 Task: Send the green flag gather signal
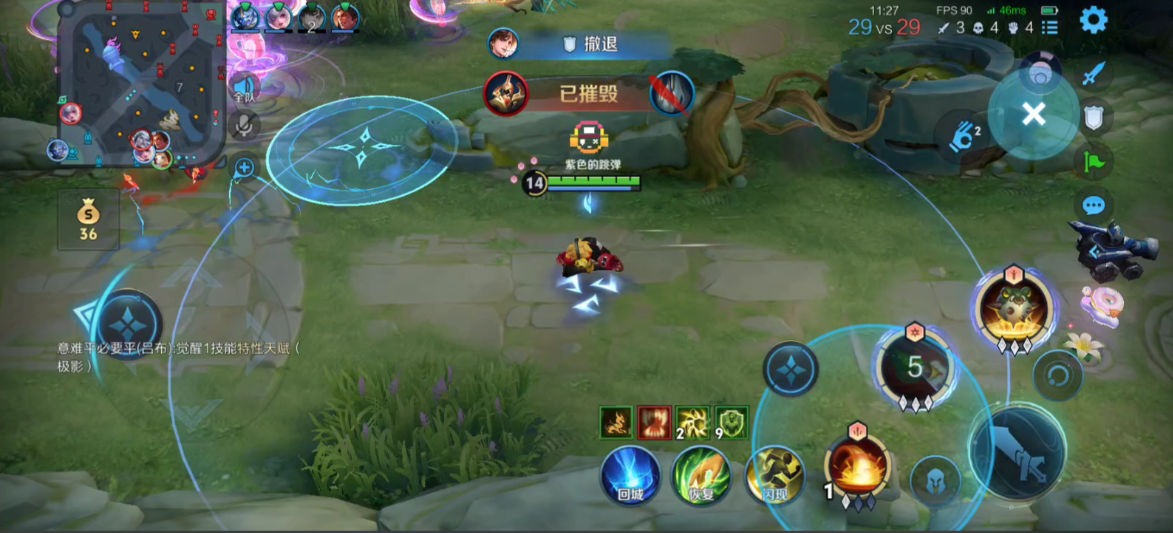[x=1094, y=161]
